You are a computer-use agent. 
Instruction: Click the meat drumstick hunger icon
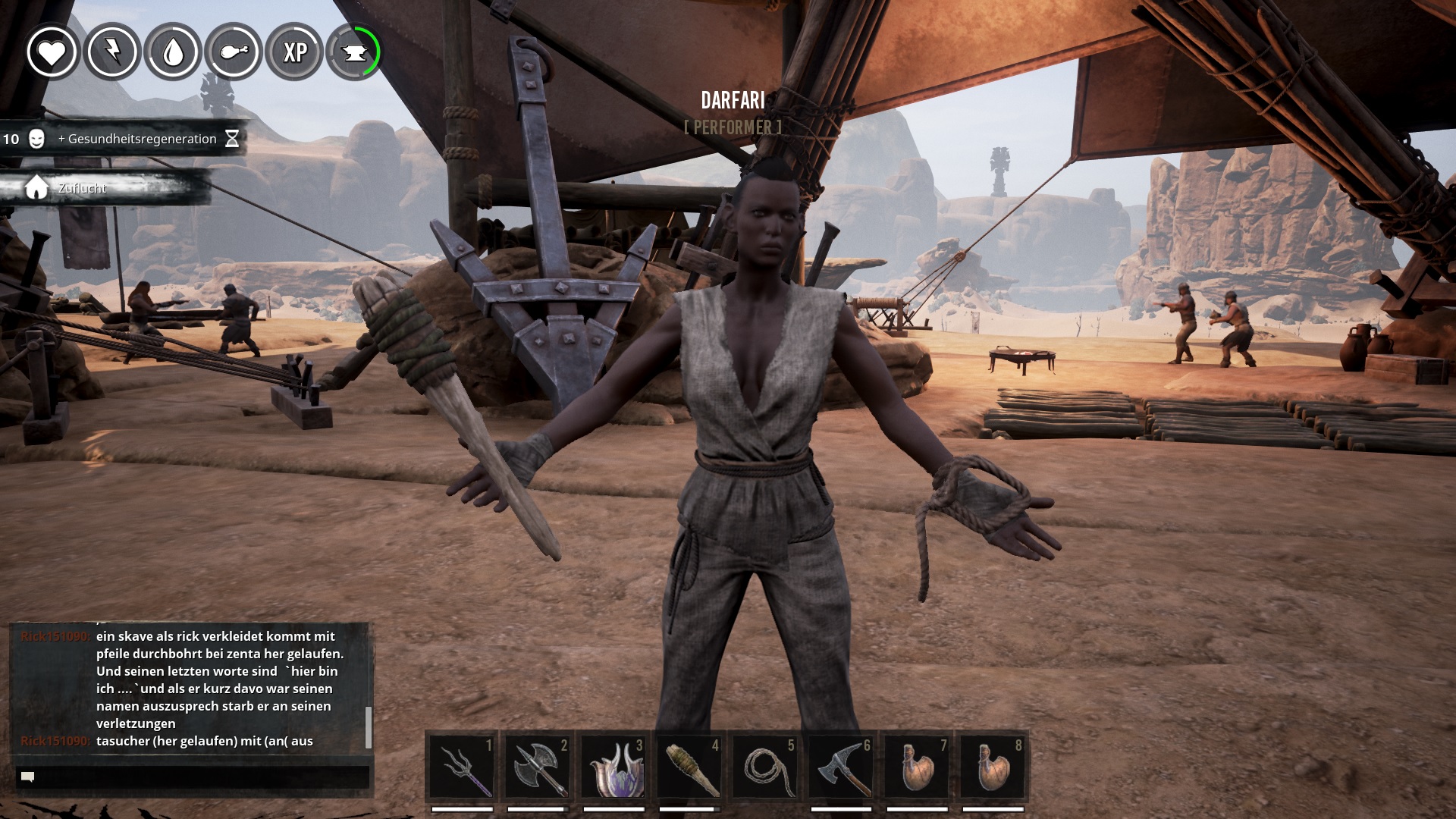(234, 52)
